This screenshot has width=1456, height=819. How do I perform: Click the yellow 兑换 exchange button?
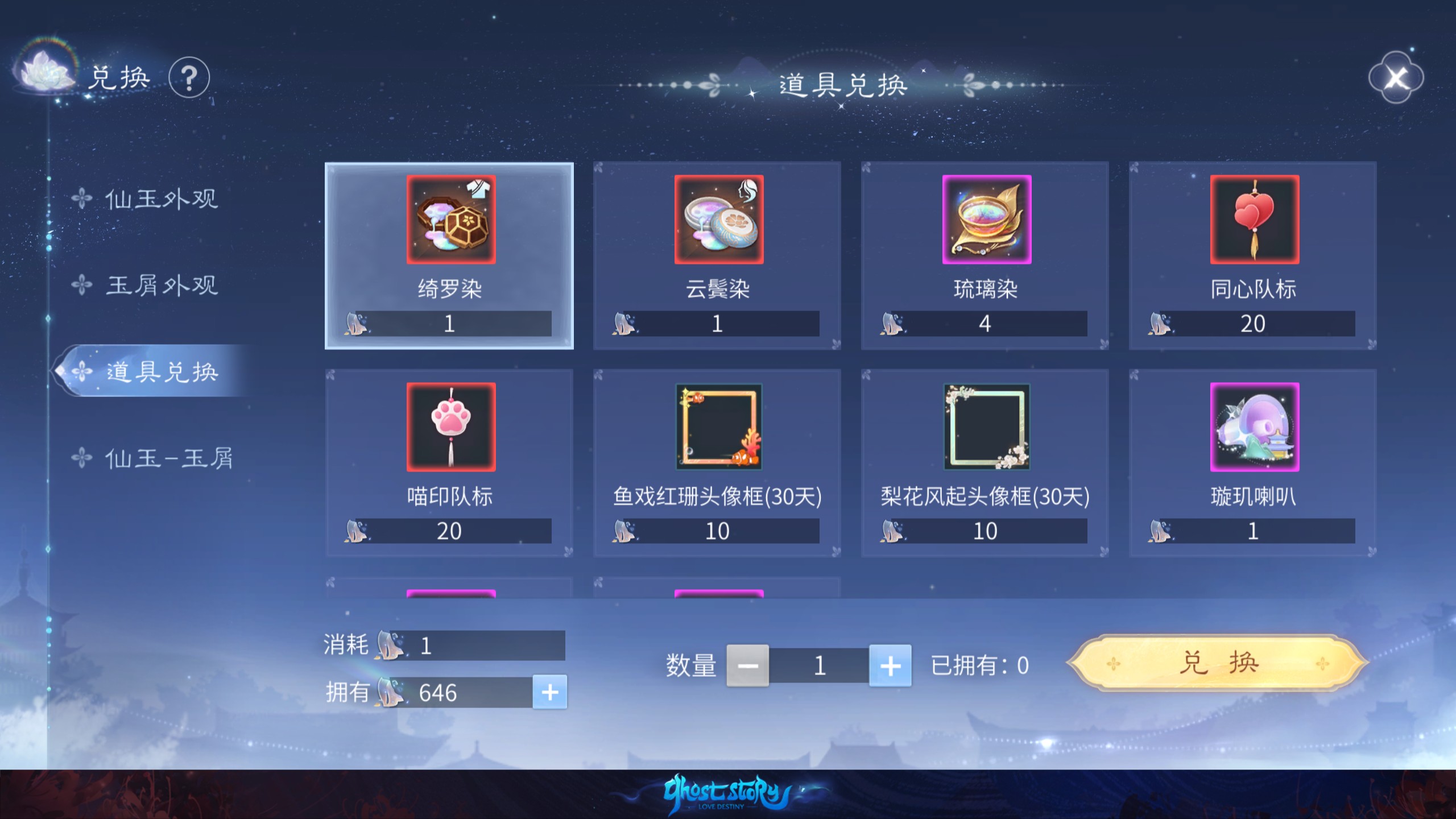click(1218, 663)
